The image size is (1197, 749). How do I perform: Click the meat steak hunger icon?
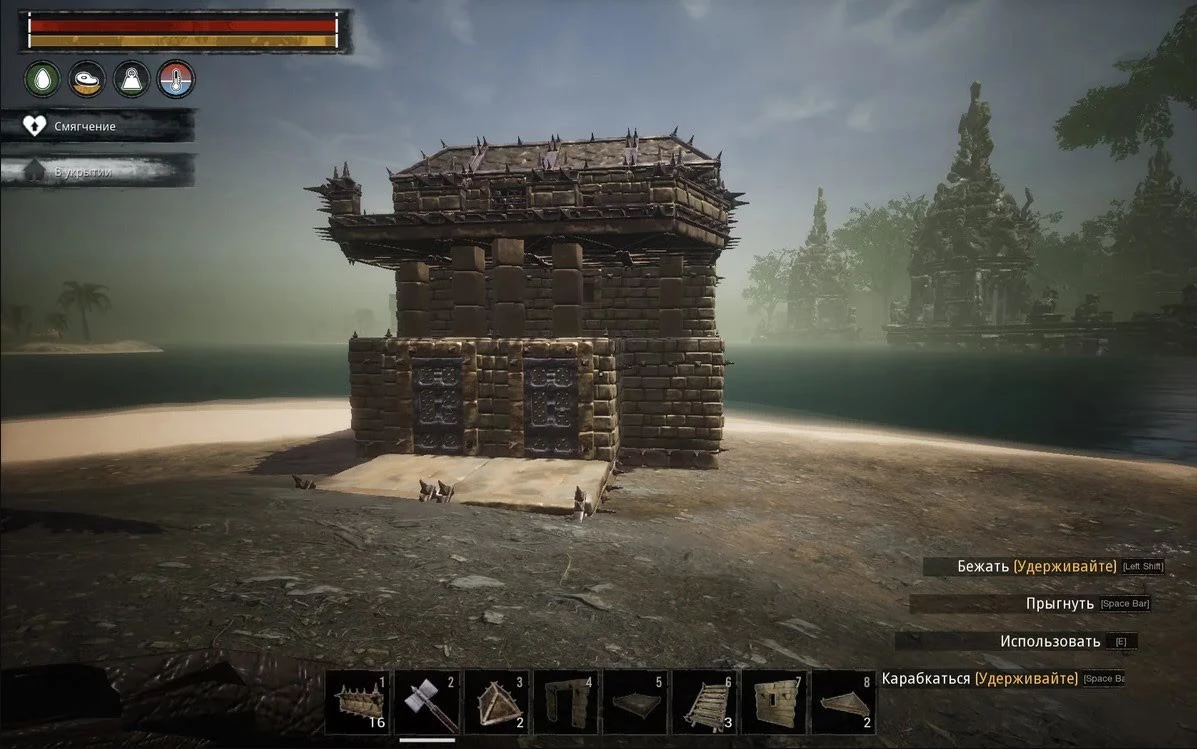[x=87, y=79]
